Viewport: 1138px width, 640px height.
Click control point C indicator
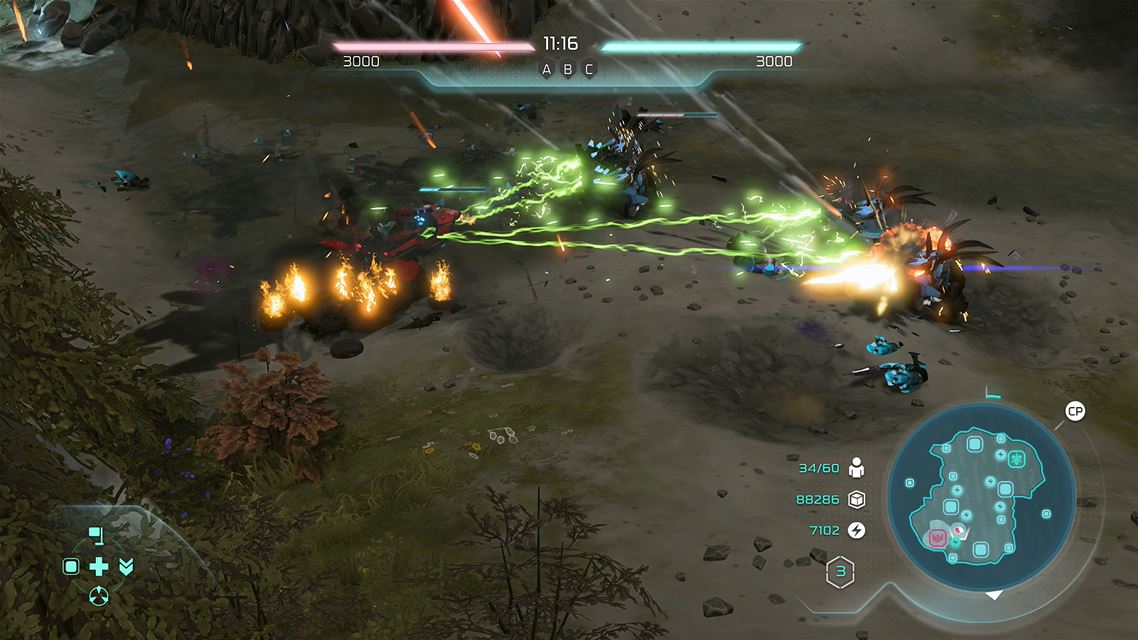pyautogui.click(x=589, y=69)
